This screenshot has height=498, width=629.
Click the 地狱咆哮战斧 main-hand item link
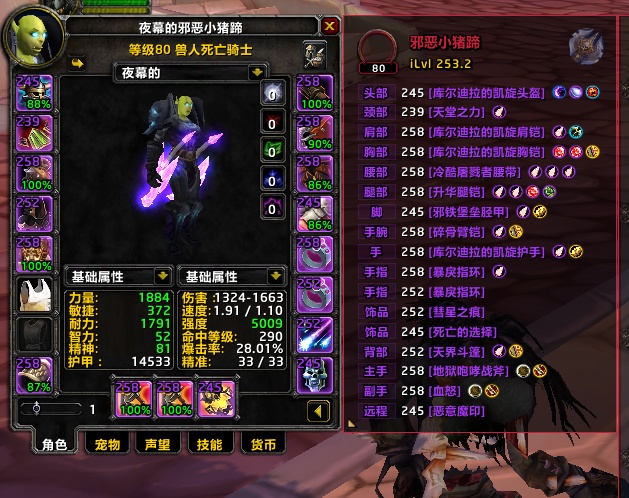click(x=467, y=371)
